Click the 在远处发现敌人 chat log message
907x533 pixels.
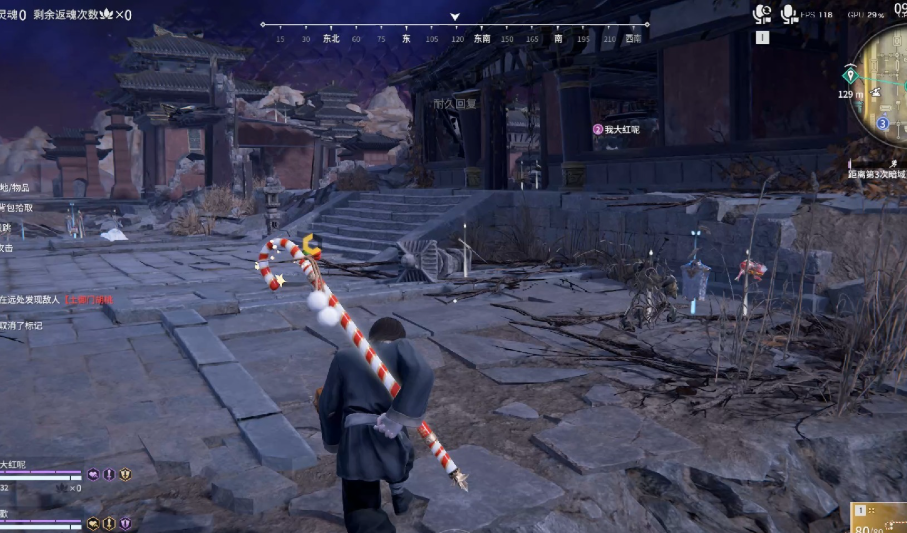pyautogui.click(x=32, y=299)
